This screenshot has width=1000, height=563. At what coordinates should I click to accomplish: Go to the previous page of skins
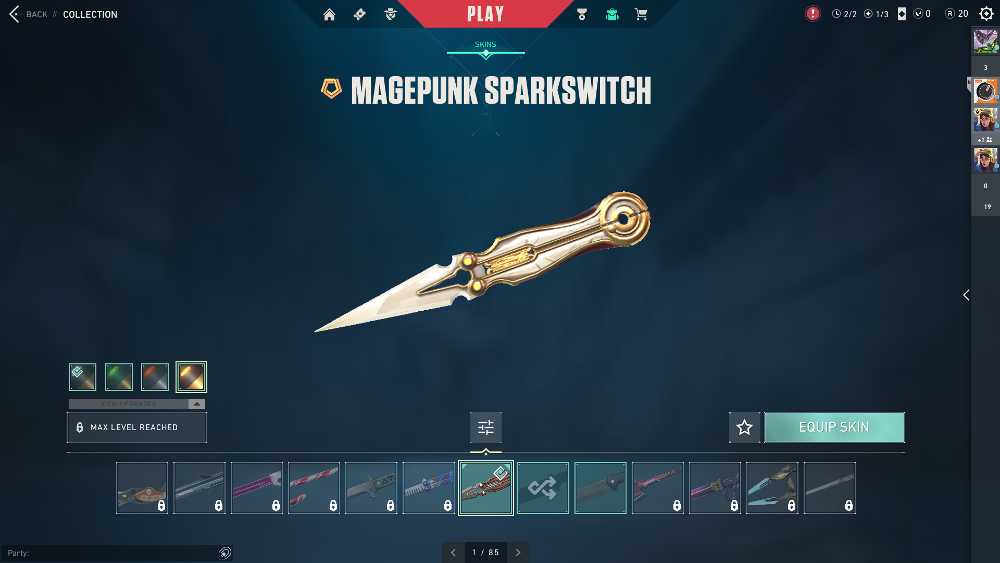[x=453, y=552]
